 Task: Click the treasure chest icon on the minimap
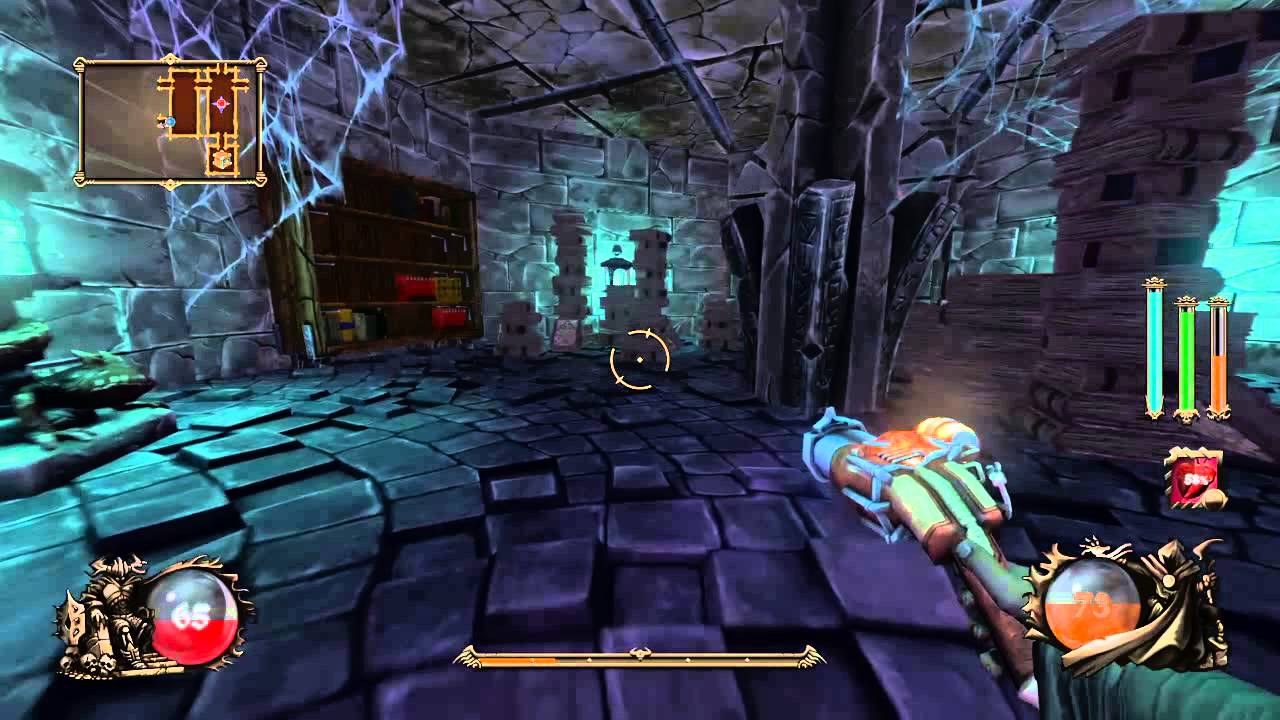coord(220,160)
